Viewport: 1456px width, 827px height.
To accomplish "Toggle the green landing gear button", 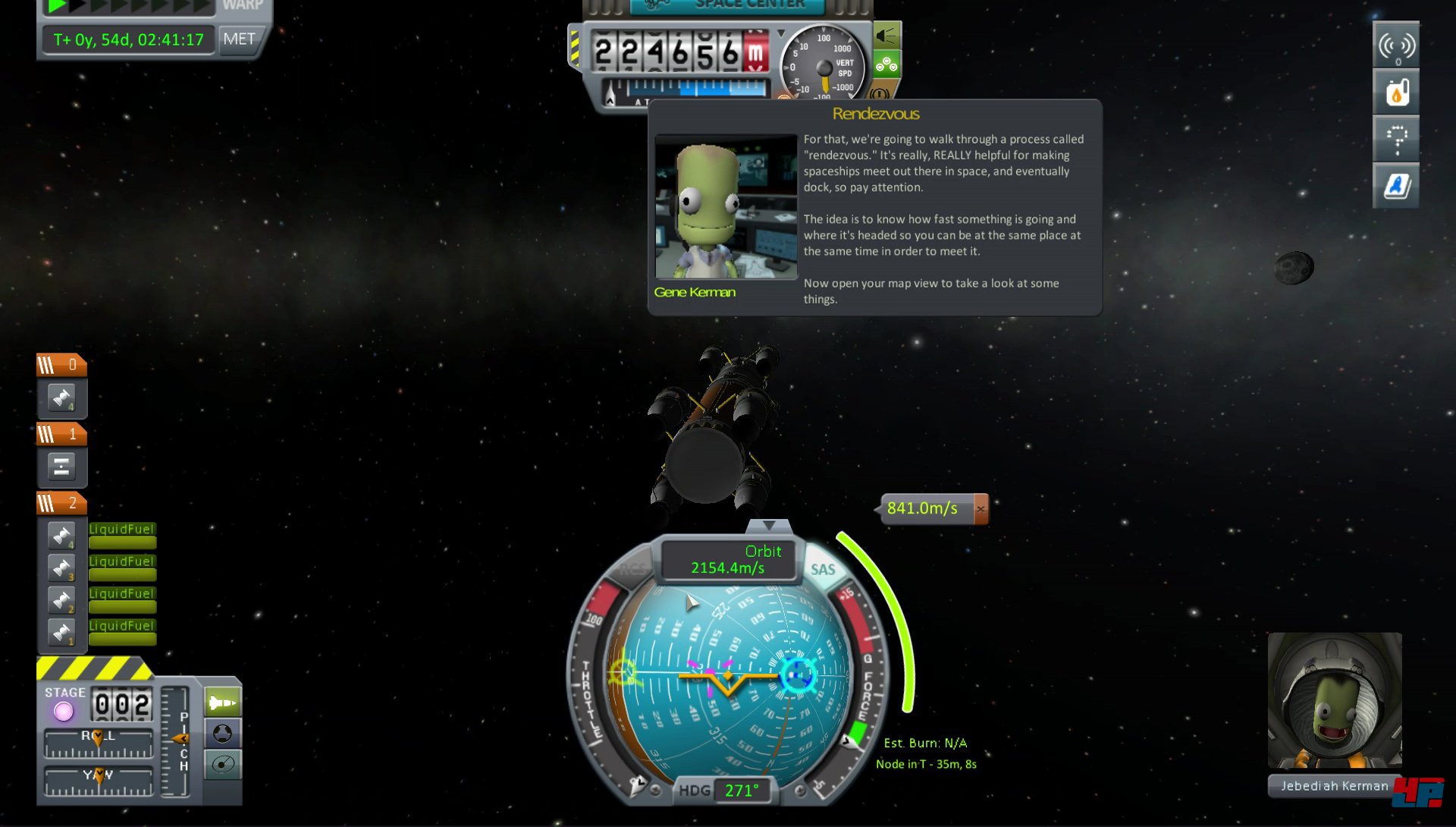I will tap(886, 65).
